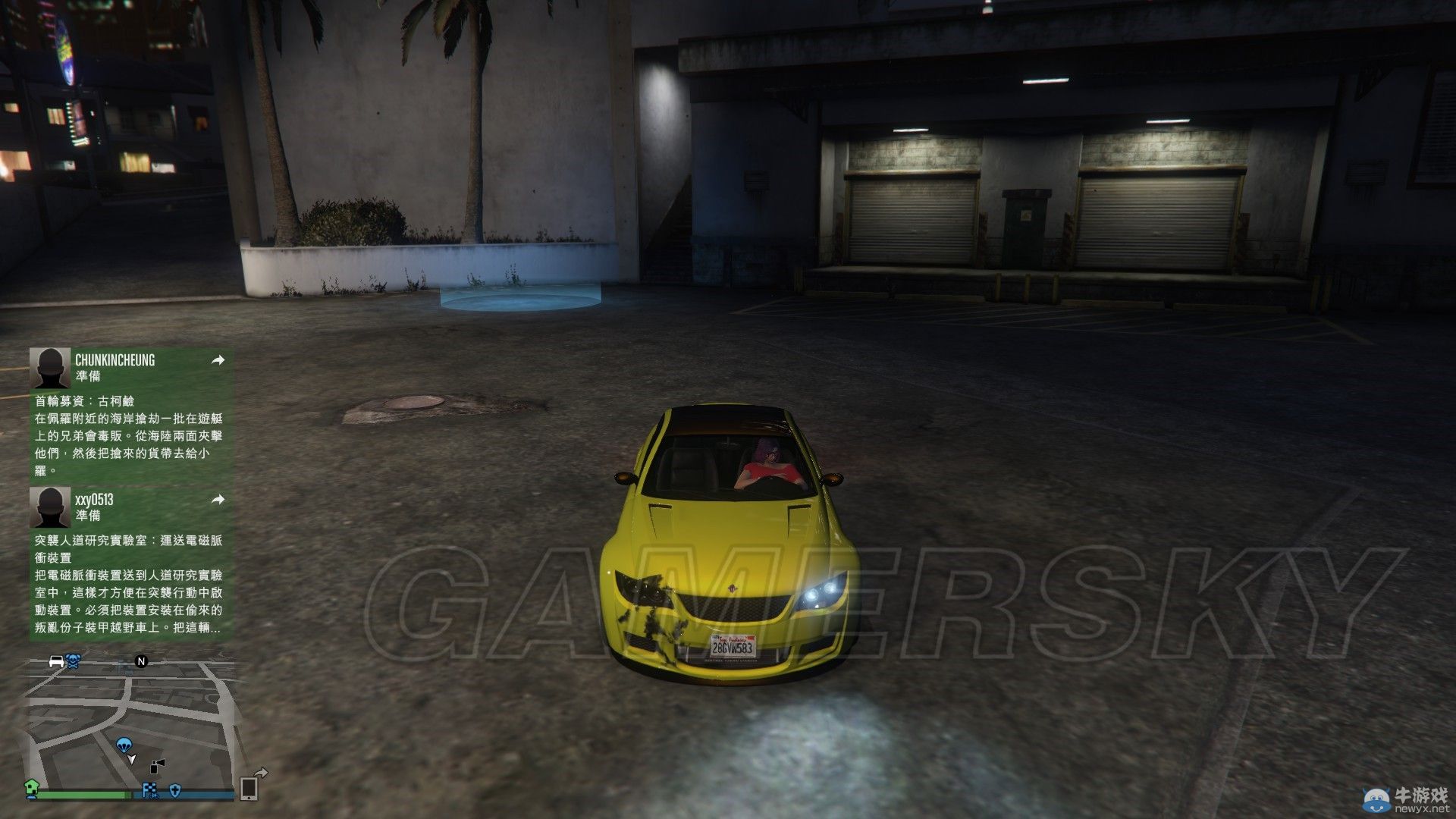Enable the player direction arrow marker on minimap
Viewport: 1456px width, 819px height.
[132, 760]
